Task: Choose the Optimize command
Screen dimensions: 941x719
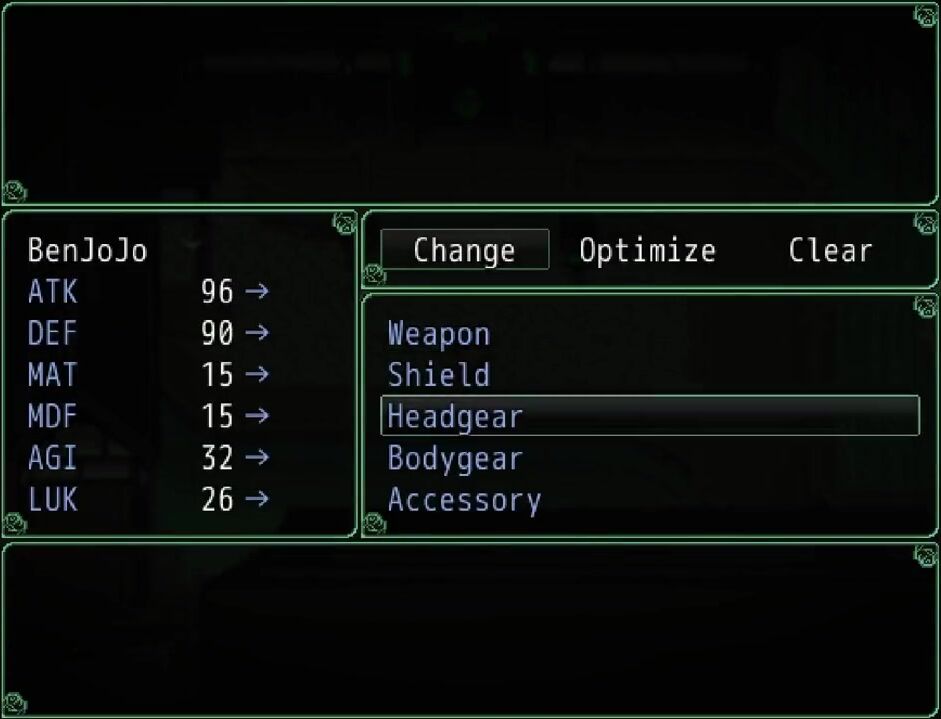Action: point(647,250)
